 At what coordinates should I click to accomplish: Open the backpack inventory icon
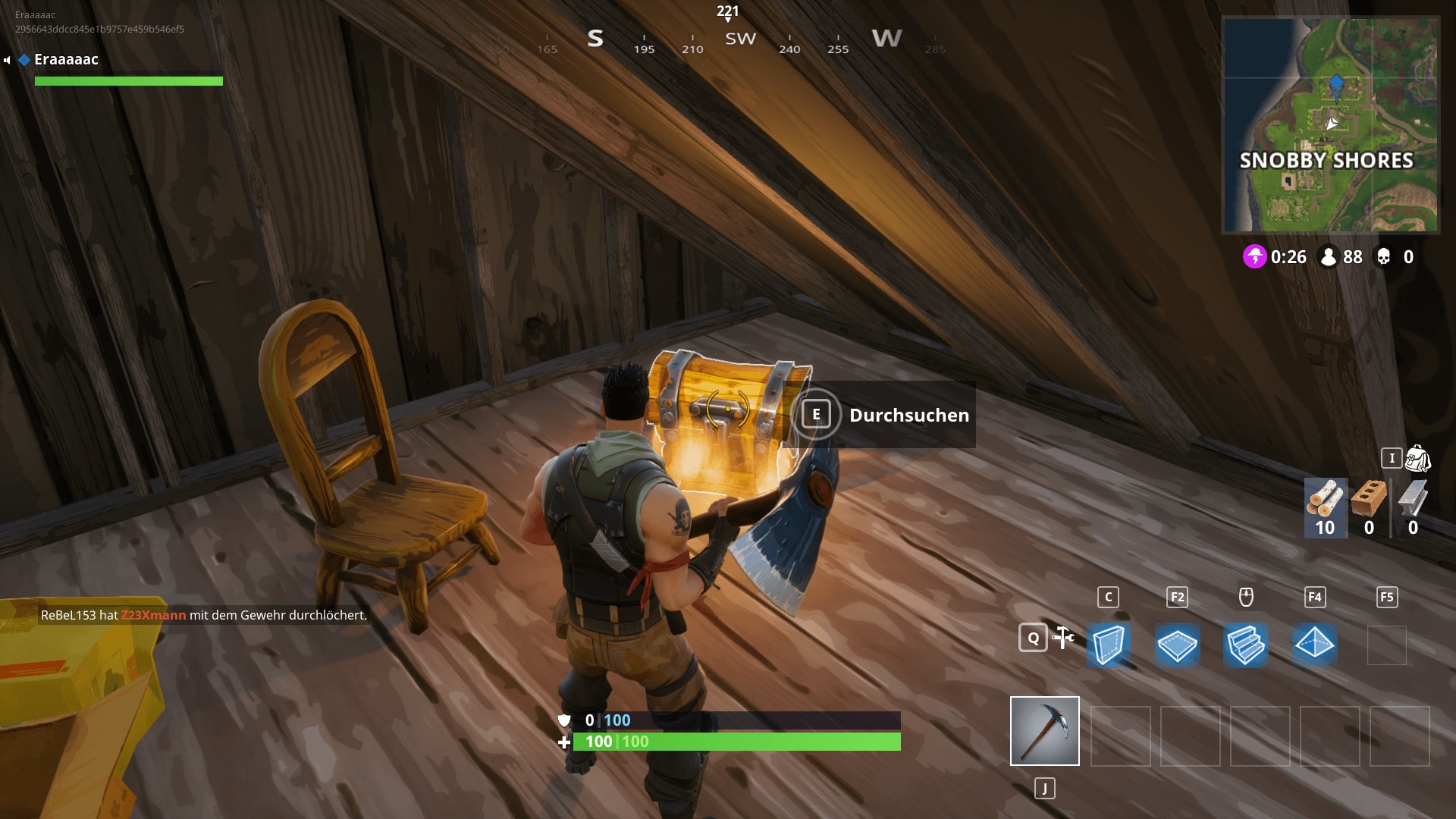pos(1417,460)
